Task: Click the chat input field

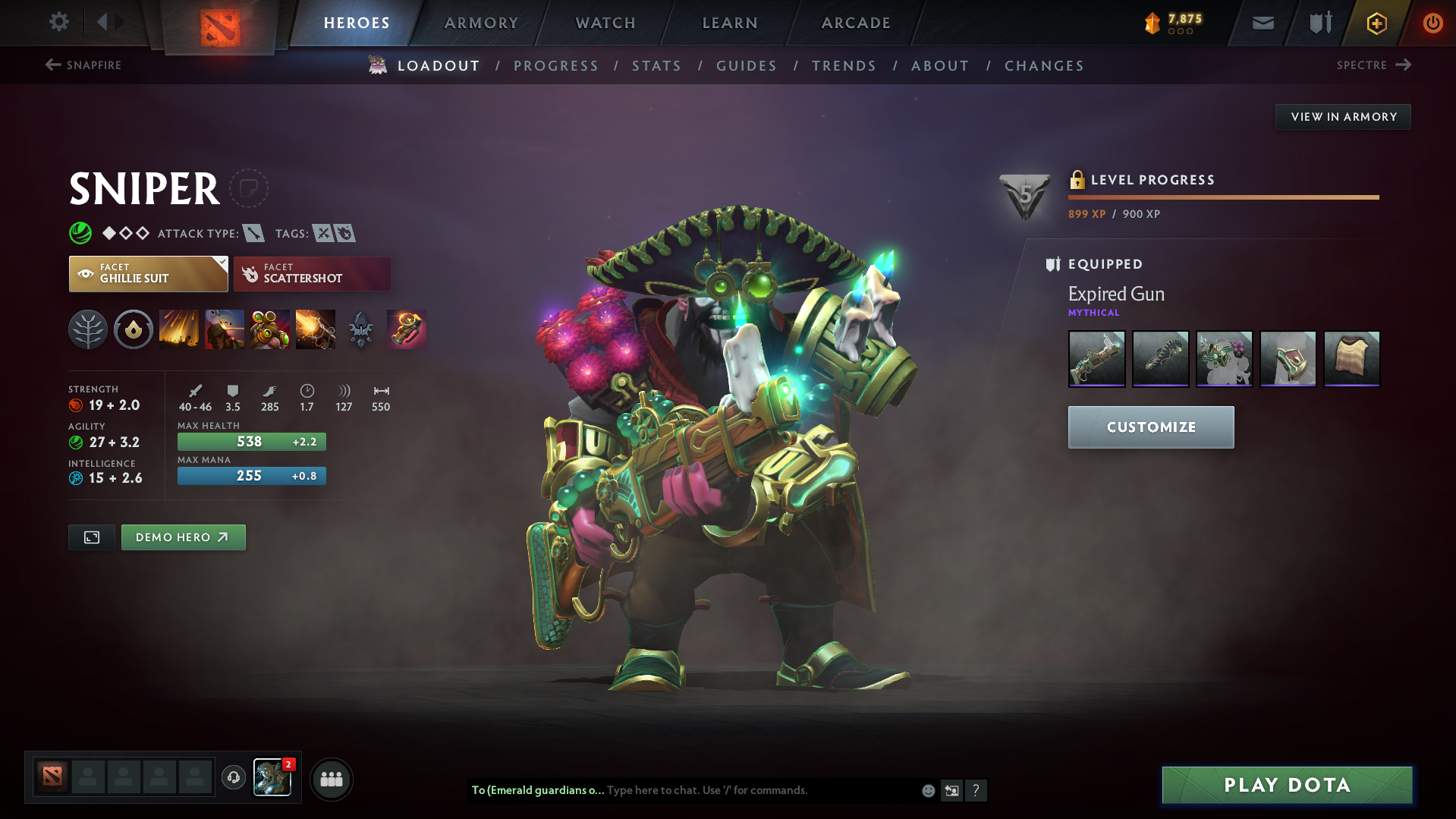Action: pyautogui.click(x=759, y=790)
